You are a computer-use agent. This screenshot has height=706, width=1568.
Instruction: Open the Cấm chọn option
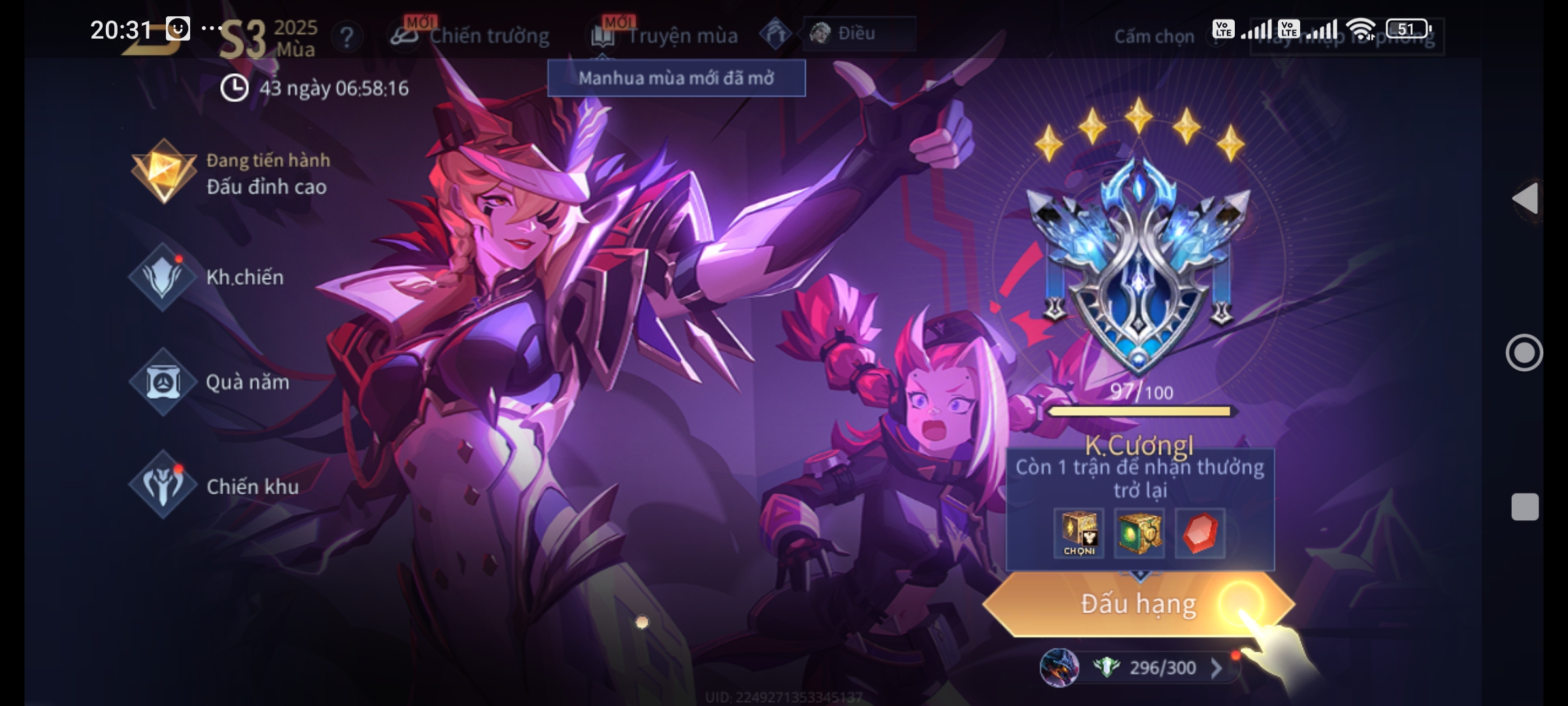[x=1154, y=37]
